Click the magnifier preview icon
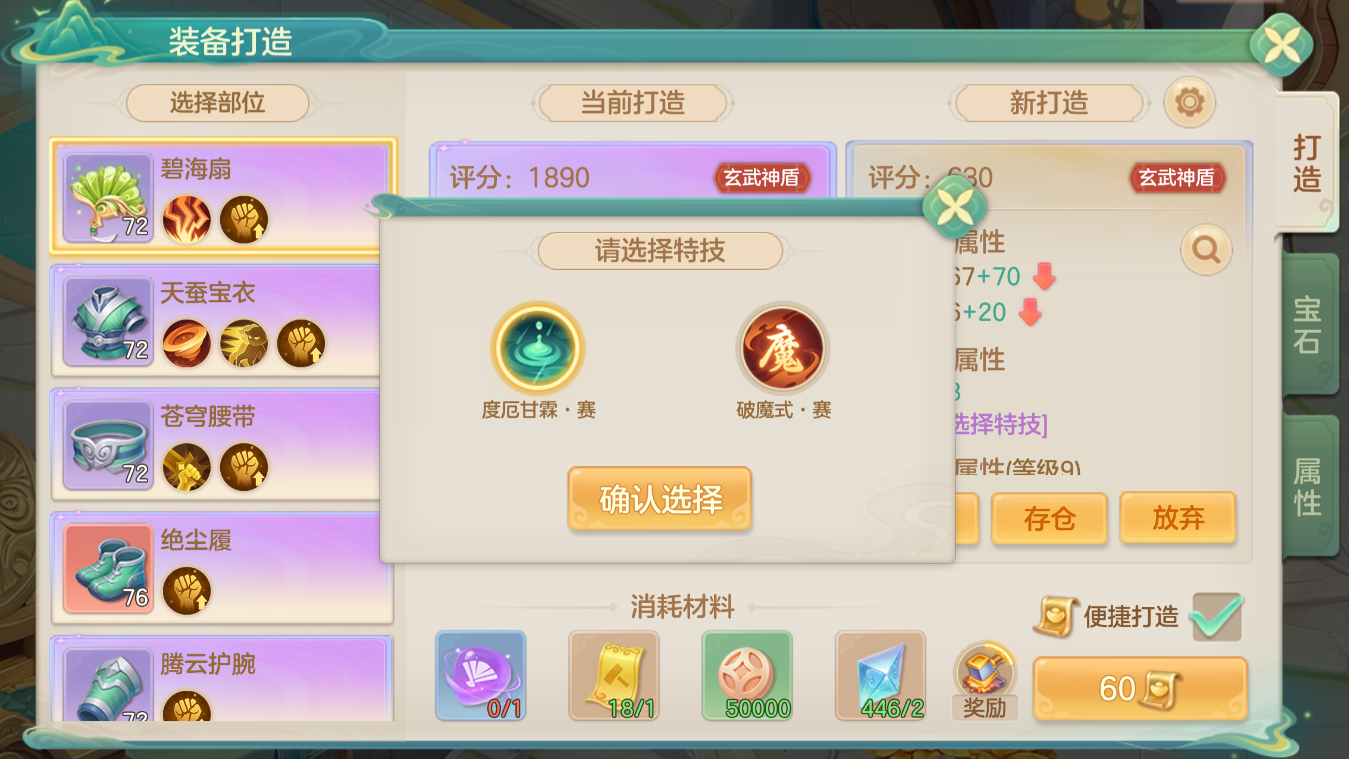Image resolution: width=1349 pixels, height=759 pixels. coord(1205,251)
